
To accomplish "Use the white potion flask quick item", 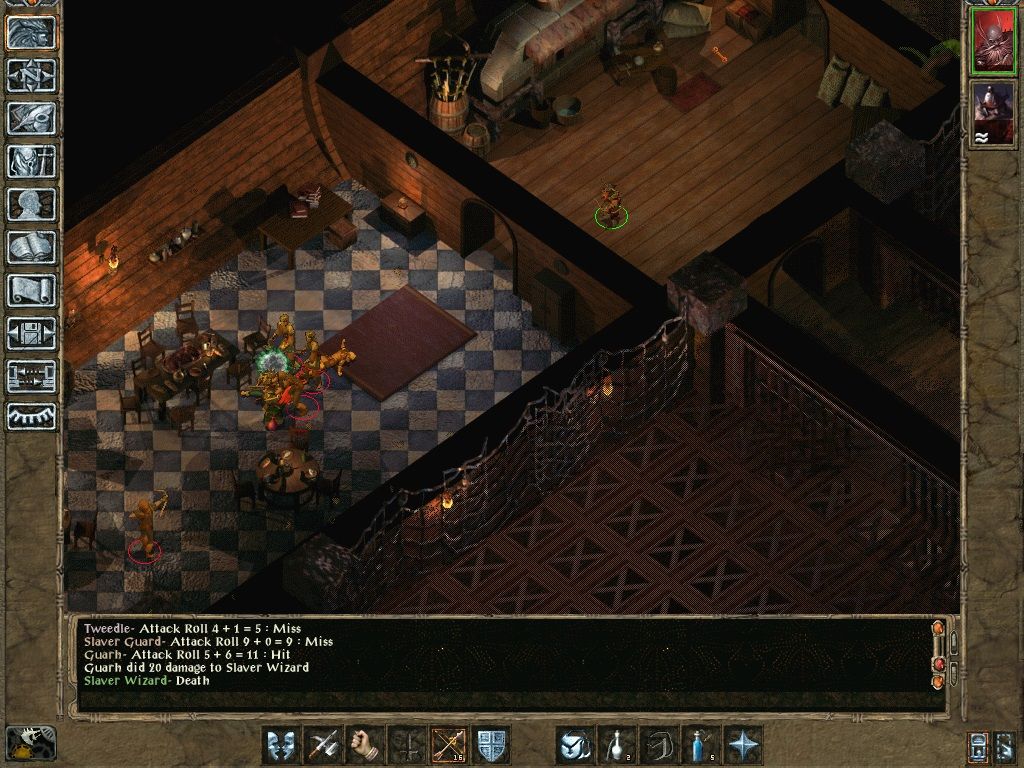I will tap(617, 745).
